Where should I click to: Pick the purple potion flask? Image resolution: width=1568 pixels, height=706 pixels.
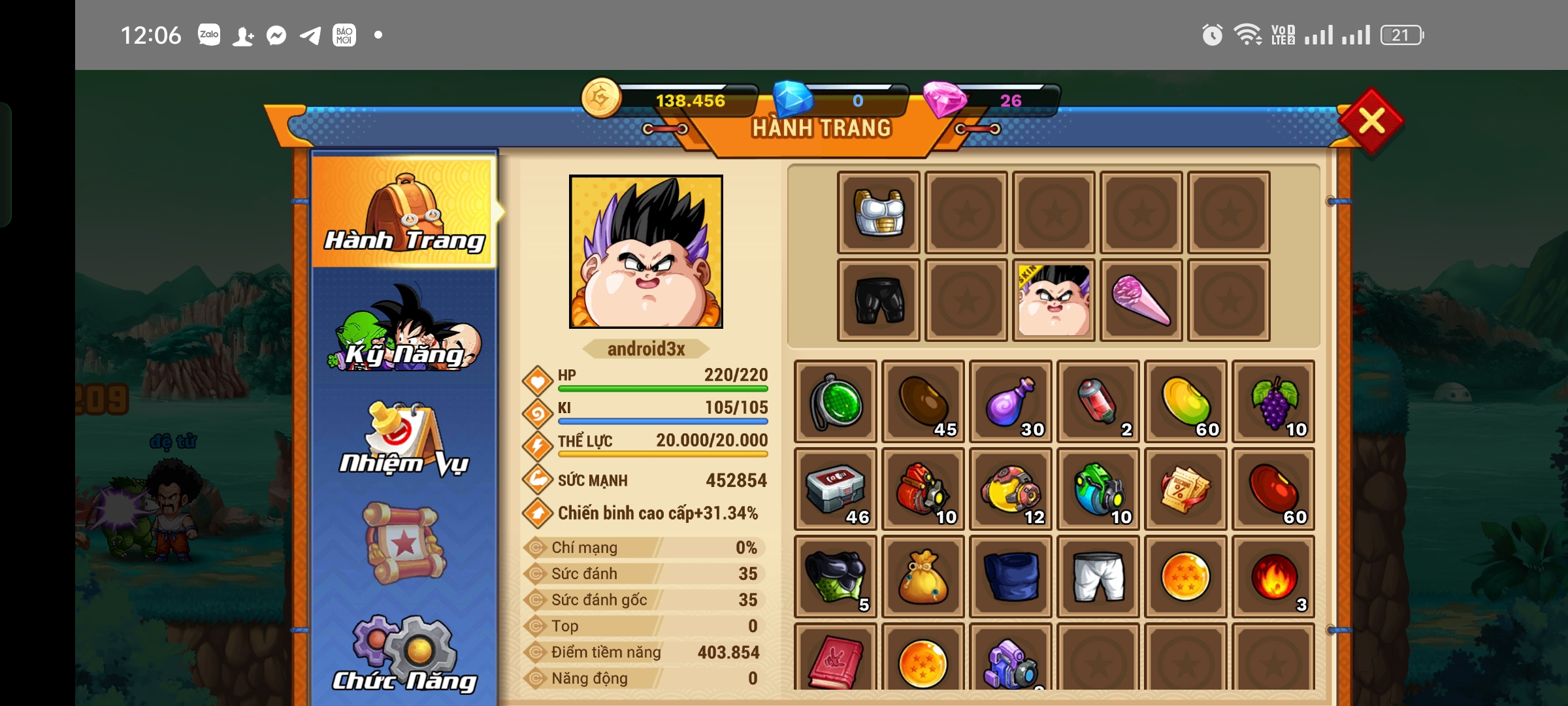pos(1011,401)
